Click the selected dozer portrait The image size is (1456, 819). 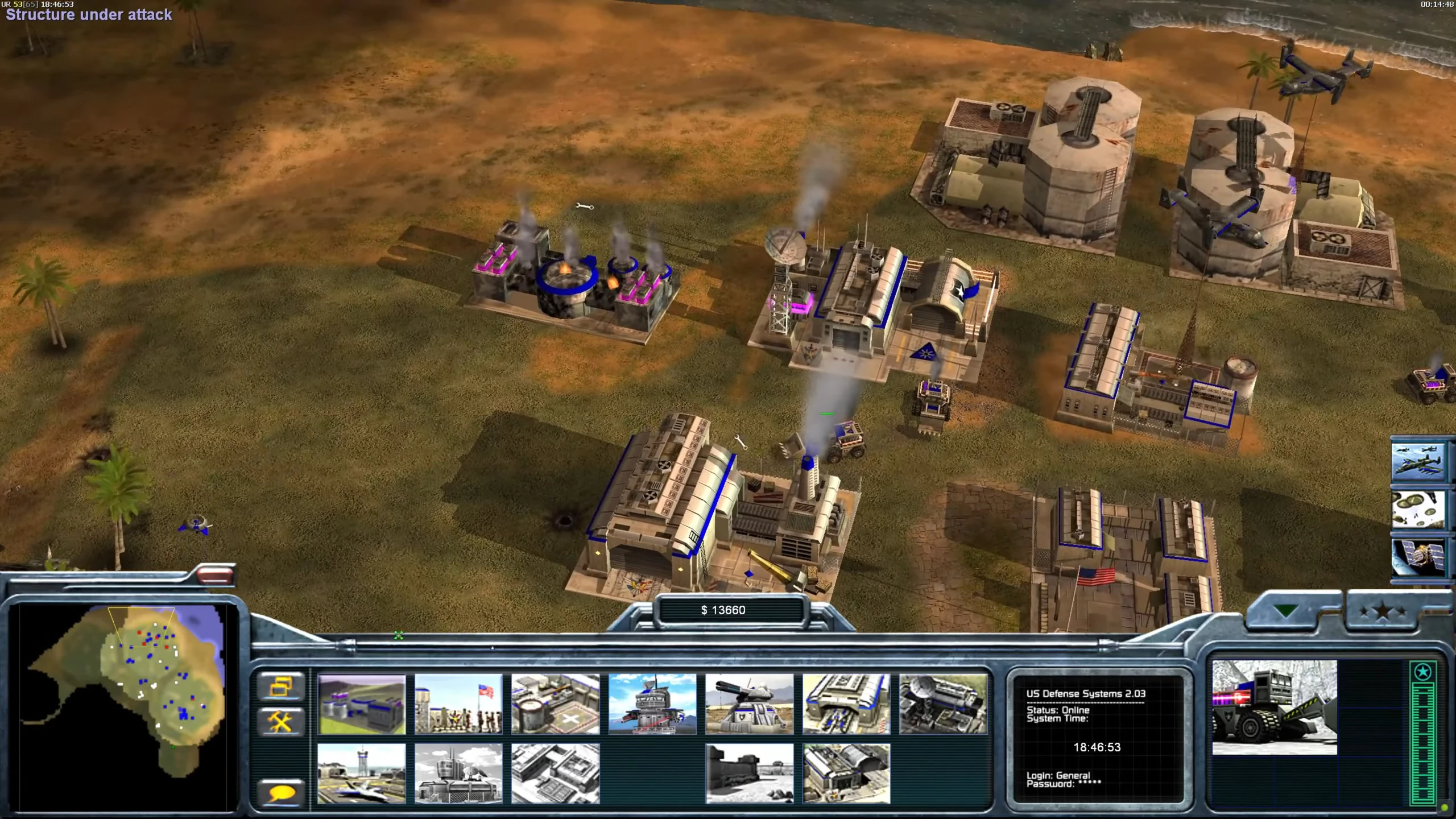[x=1275, y=708]
